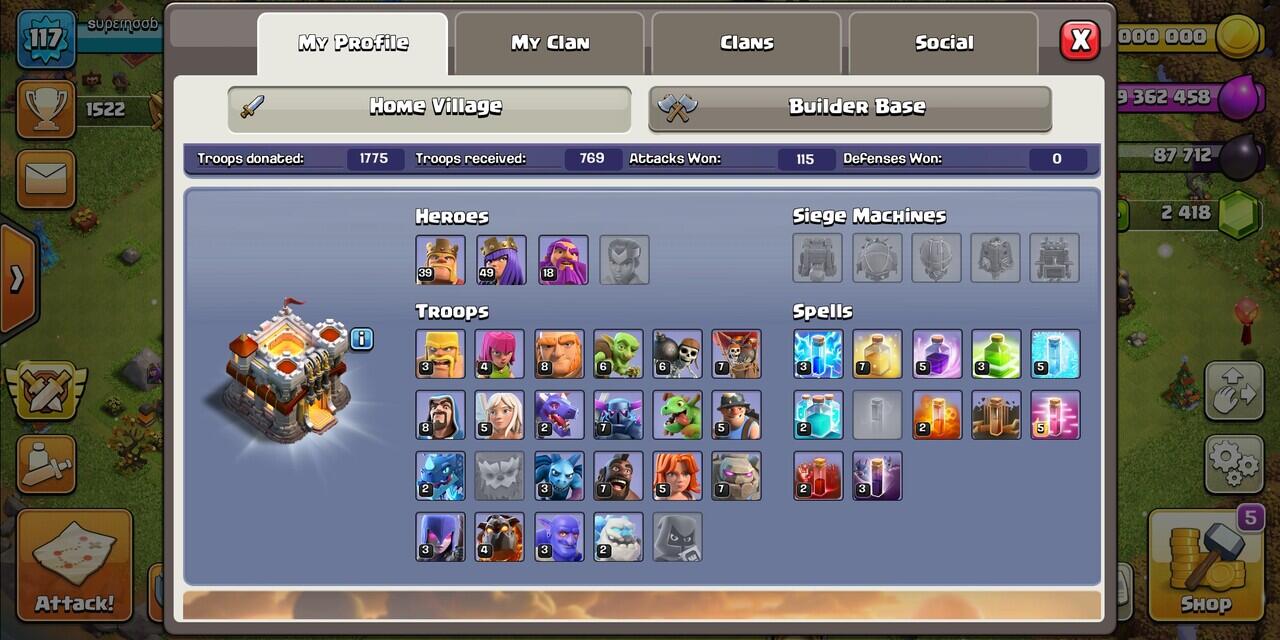Screen dimensions: 1280x640
Task: Choose the Archer Queen hero icon
Action: click(501, 260)
